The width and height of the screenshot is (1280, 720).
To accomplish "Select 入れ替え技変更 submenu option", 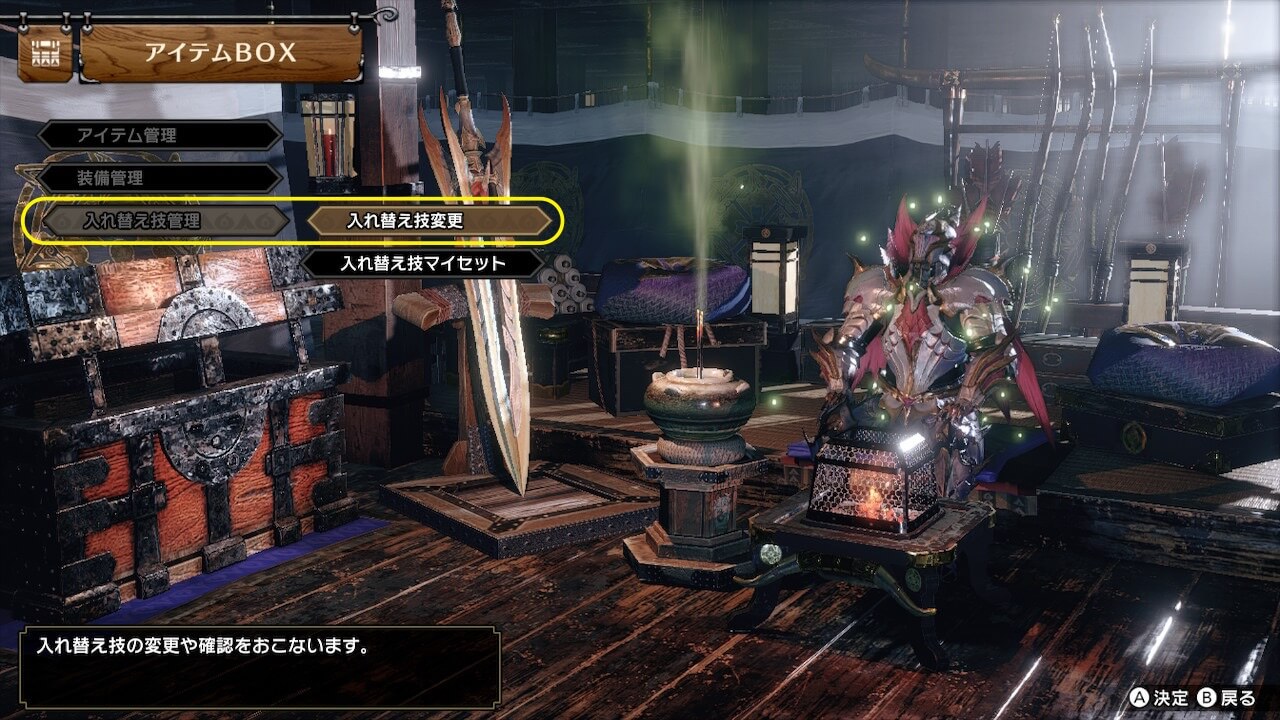I will [430, 221].
